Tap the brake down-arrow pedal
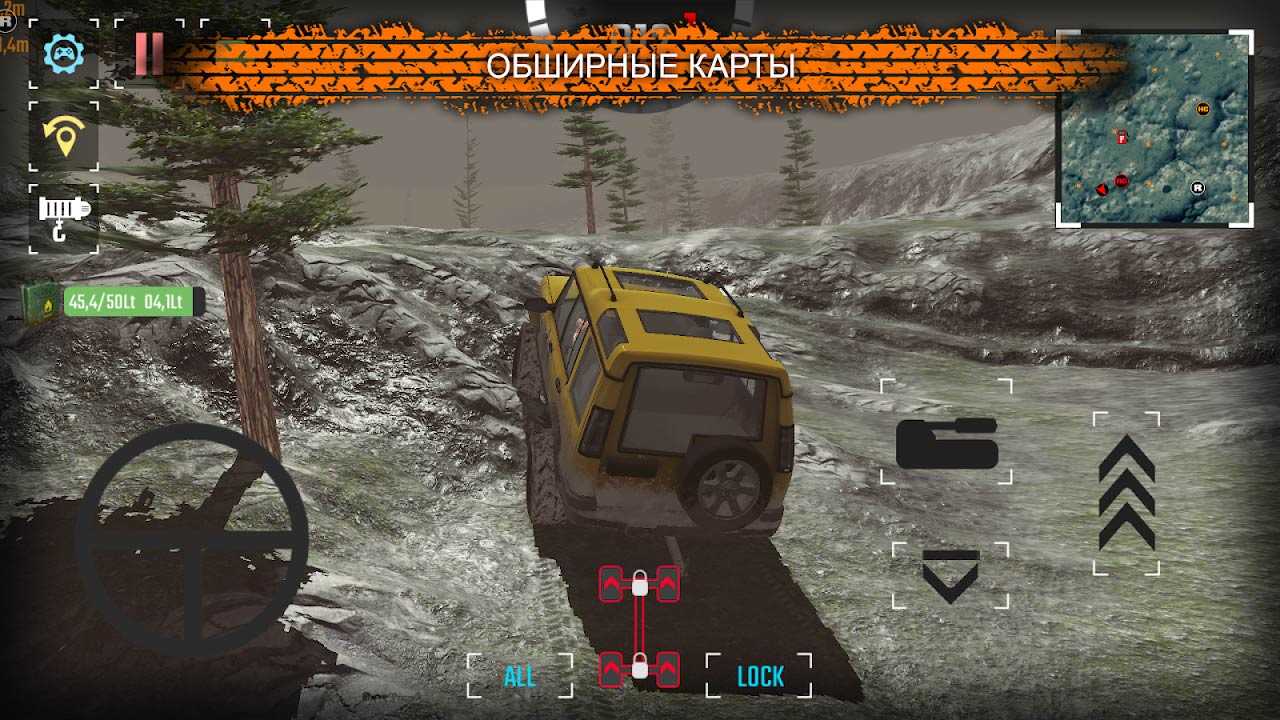This screenshot has height=720, width=1280. pyautogui.click(x=950, y=575)
